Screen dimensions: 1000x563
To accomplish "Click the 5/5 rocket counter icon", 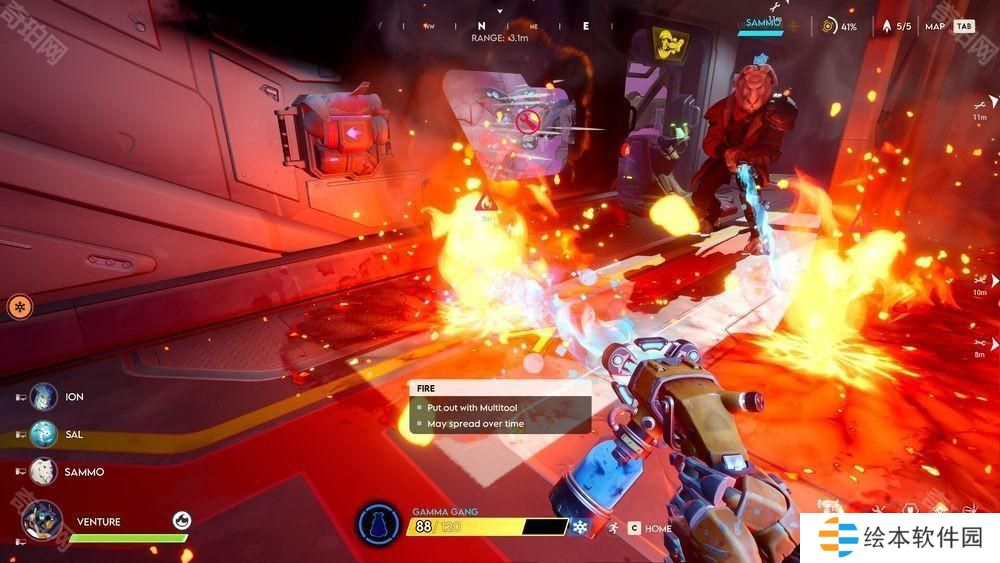I will pyautogui.click(x=885, y=27).
